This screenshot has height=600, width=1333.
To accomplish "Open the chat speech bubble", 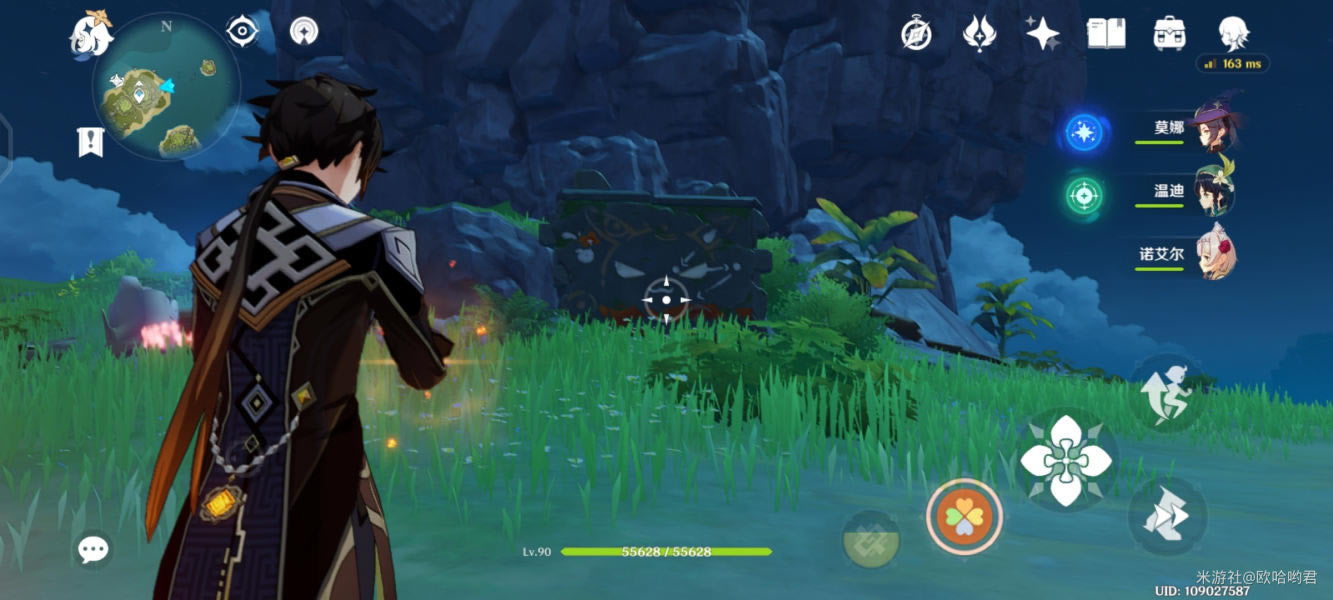I will coord(93,548).
